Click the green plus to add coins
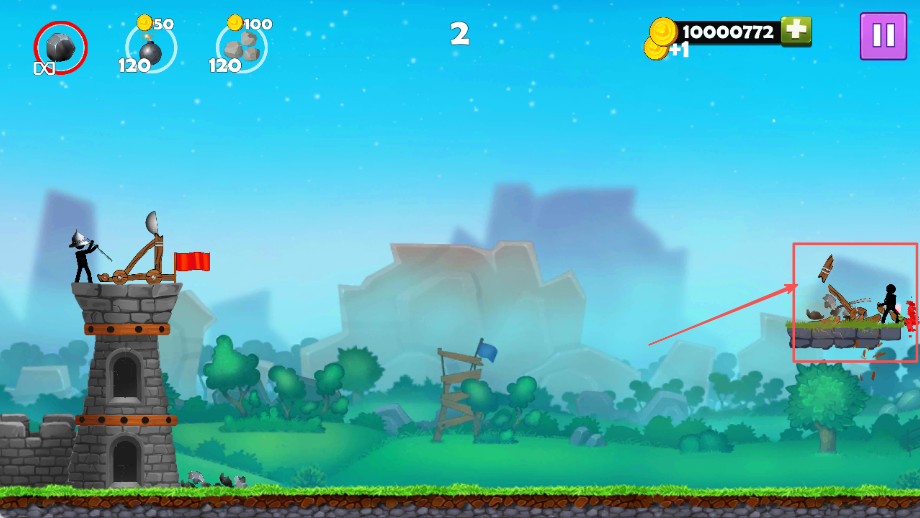Viewport: 920px width, 518px height. click(x=796, y=31)
